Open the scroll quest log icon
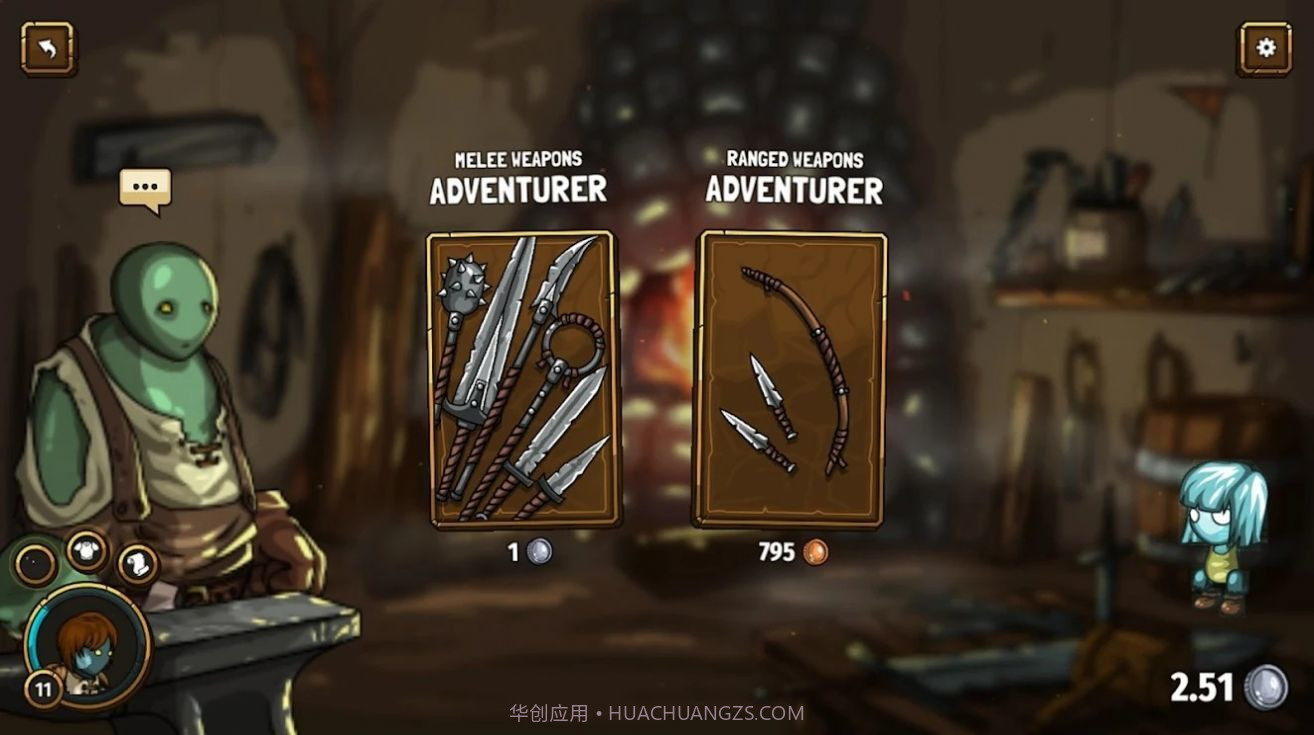The image size is (1314, 735). tap(138, 564)
